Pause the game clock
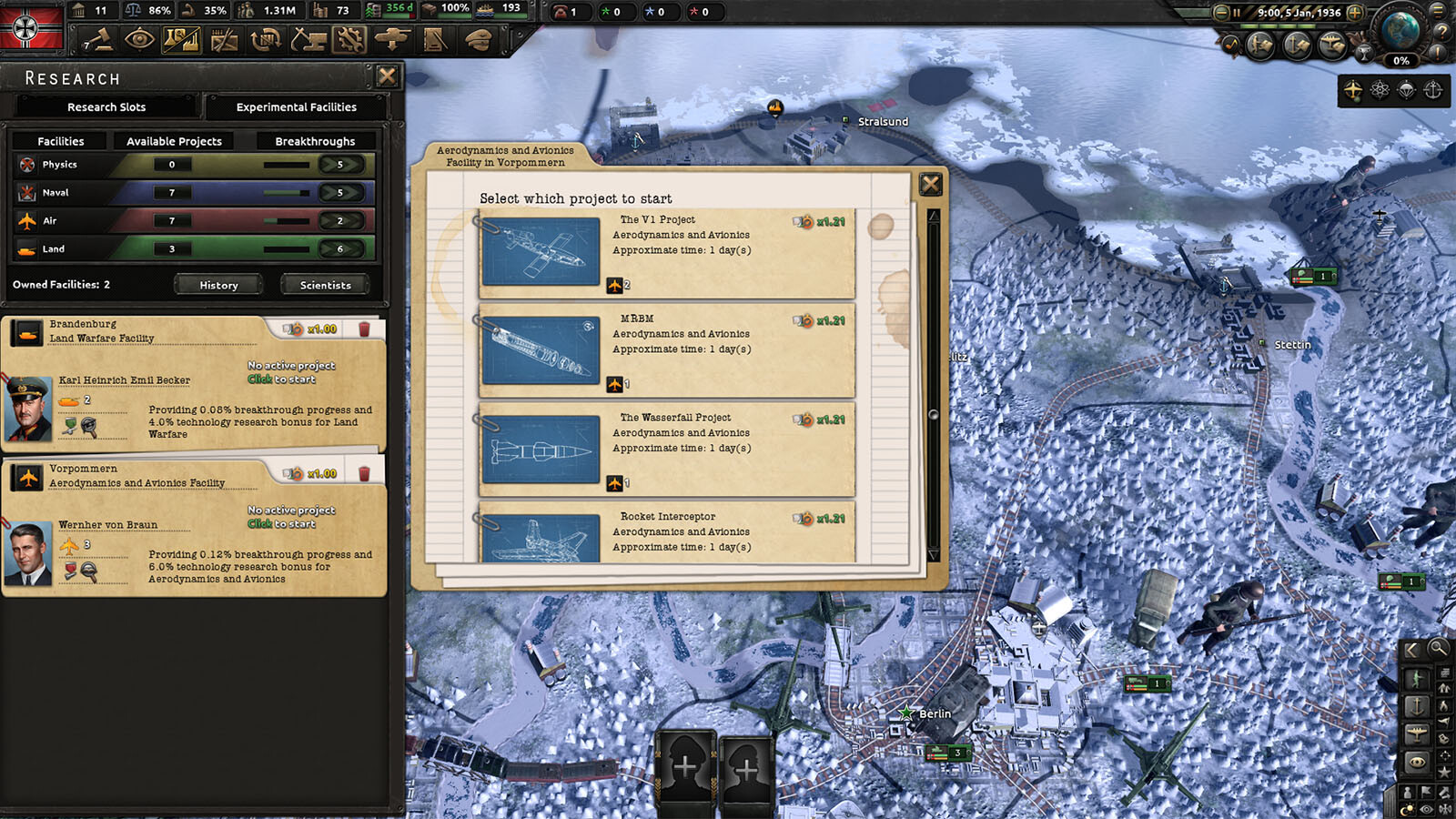The image size is (1456, 819). (1237, 13)
